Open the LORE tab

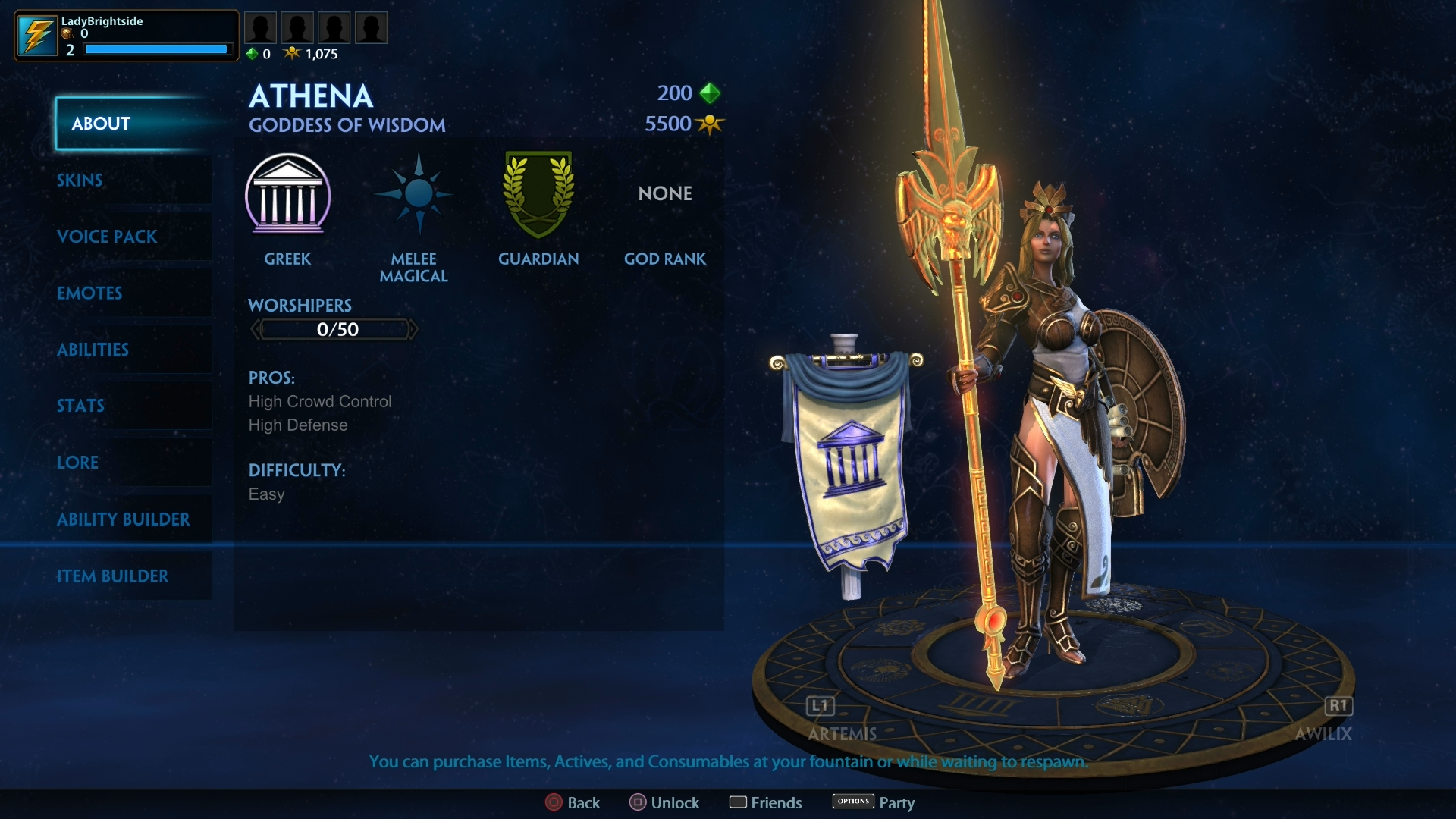[106, 463]
